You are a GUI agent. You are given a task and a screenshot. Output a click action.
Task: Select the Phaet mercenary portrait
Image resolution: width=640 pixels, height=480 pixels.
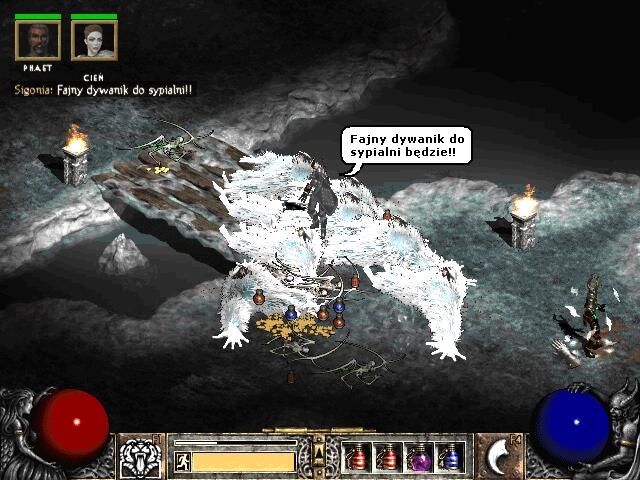point(38,40)
